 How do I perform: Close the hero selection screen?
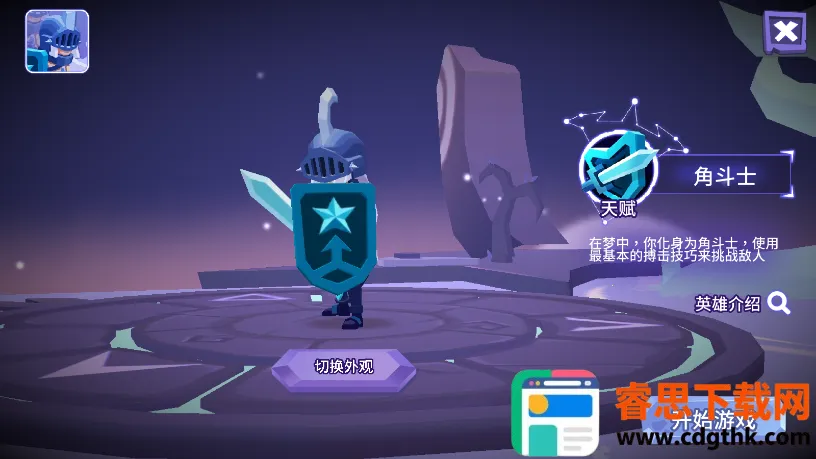(785, 32)
